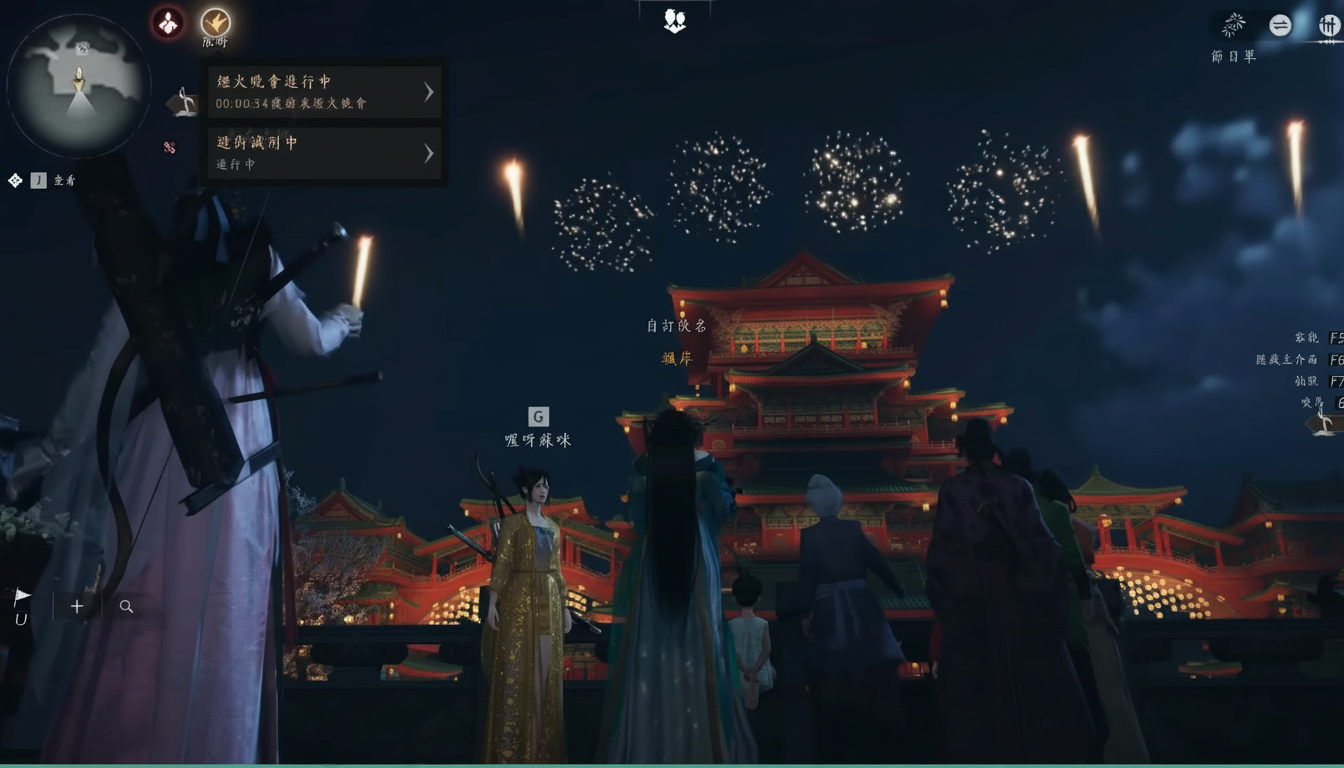Click the red character icon beside the minimap
Screen dimensions: 1344x768
pyautogui.click(x=167, y=23)
